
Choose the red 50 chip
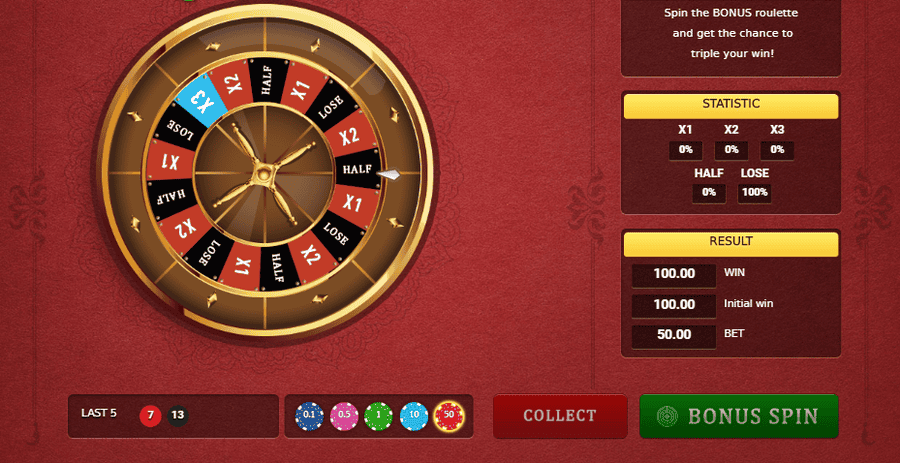[x=448, y=415]
